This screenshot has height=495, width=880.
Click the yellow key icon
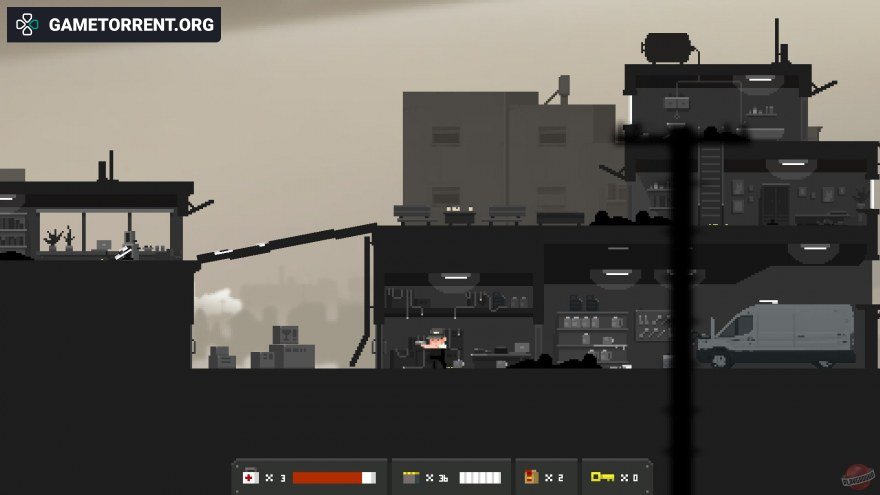tap(601, 477)
